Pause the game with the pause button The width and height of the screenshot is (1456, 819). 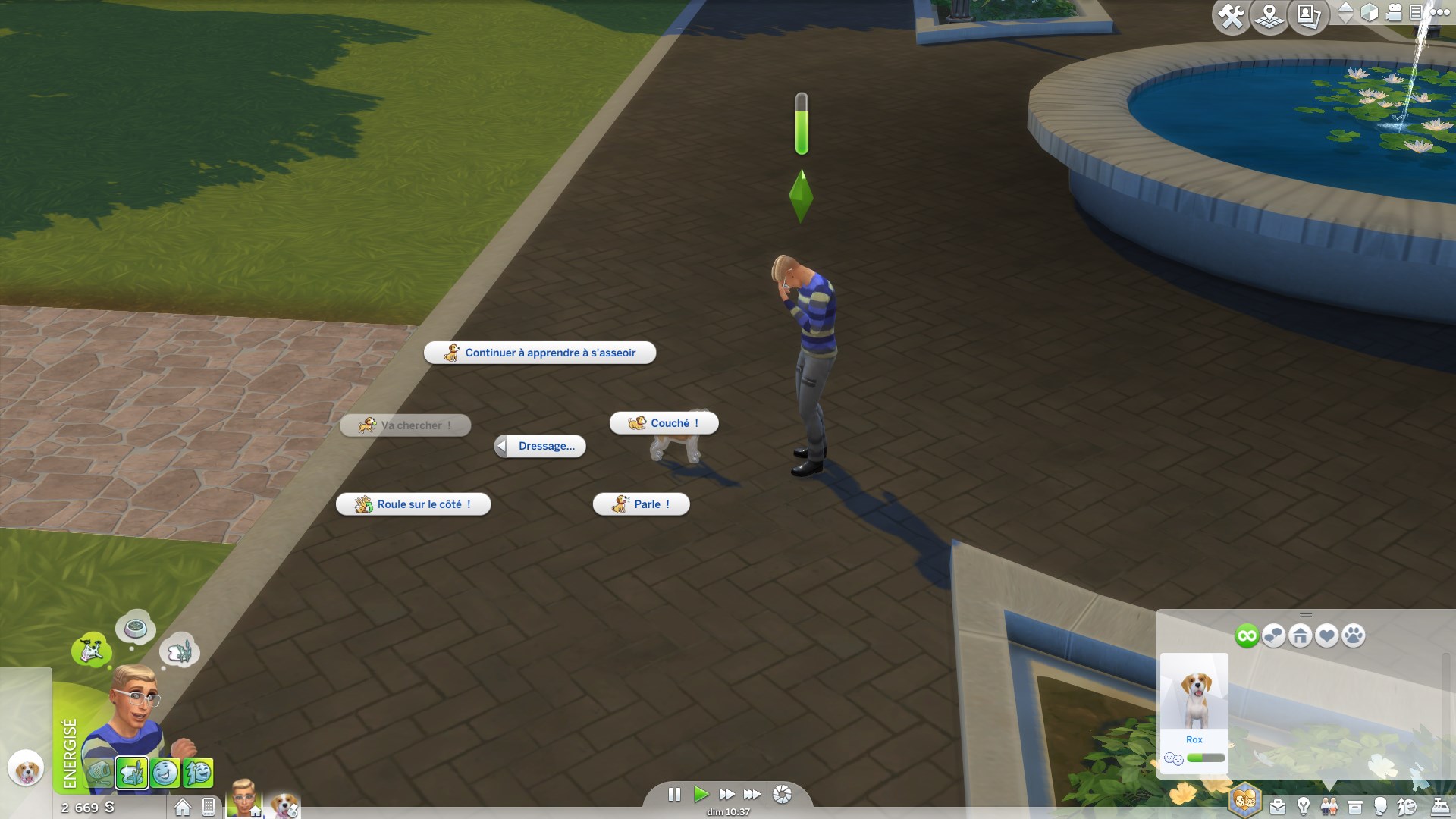pos(675,795)
